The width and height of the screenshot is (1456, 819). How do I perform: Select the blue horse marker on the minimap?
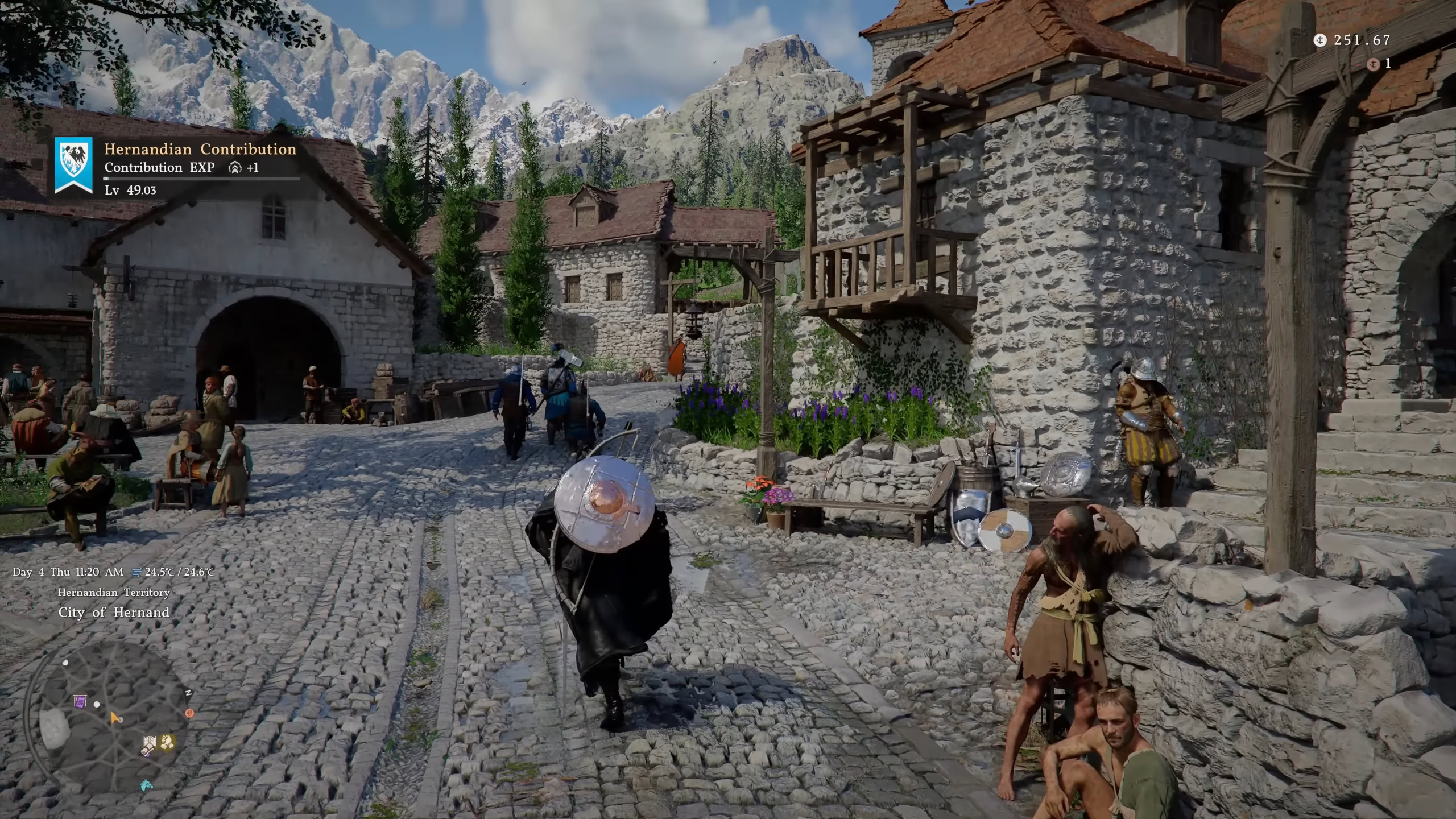click(x=146, y=785)
